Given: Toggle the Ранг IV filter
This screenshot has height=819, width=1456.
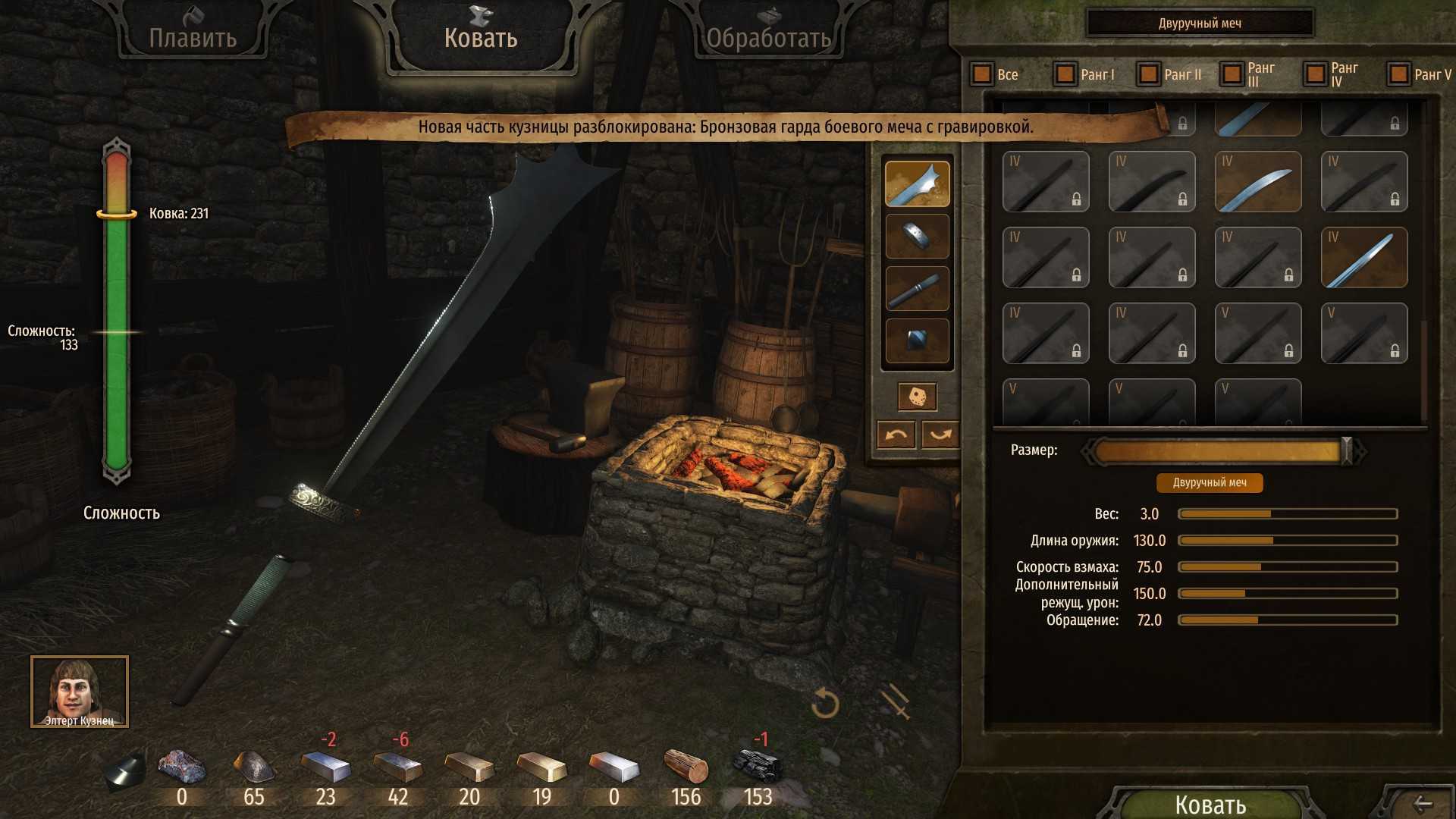Looking at the screenshot, I should click(x=1316, y=74).
